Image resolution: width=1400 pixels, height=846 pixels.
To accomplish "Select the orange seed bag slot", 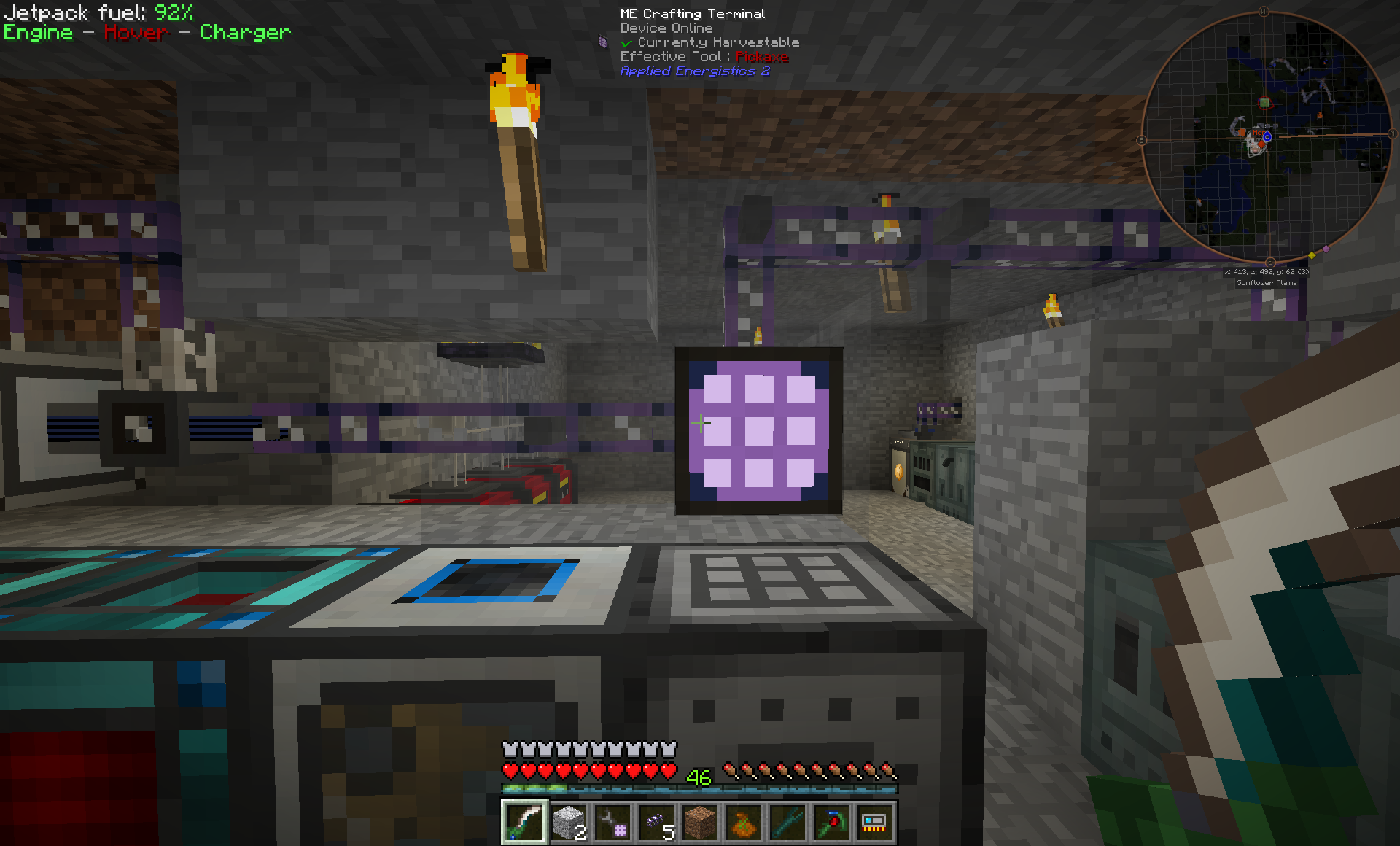I will click(x=743, y=822).
